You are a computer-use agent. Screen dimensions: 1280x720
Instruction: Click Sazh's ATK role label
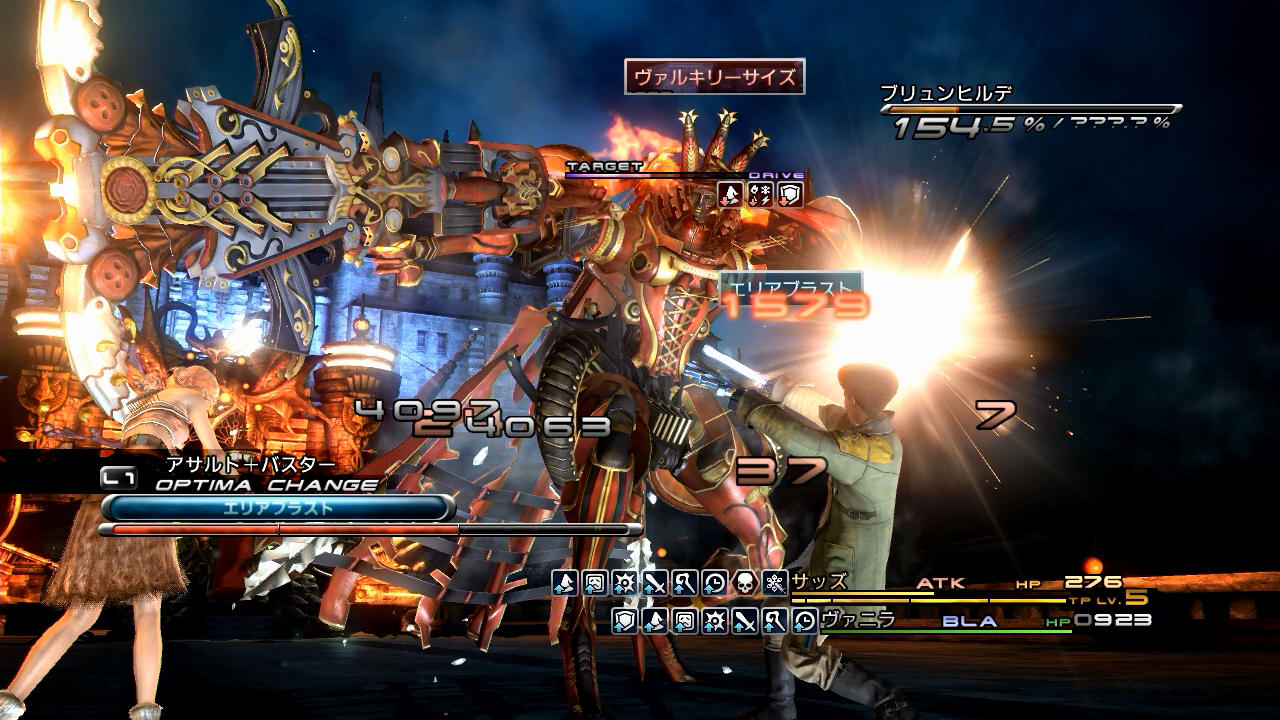click(x=938, y=582)
